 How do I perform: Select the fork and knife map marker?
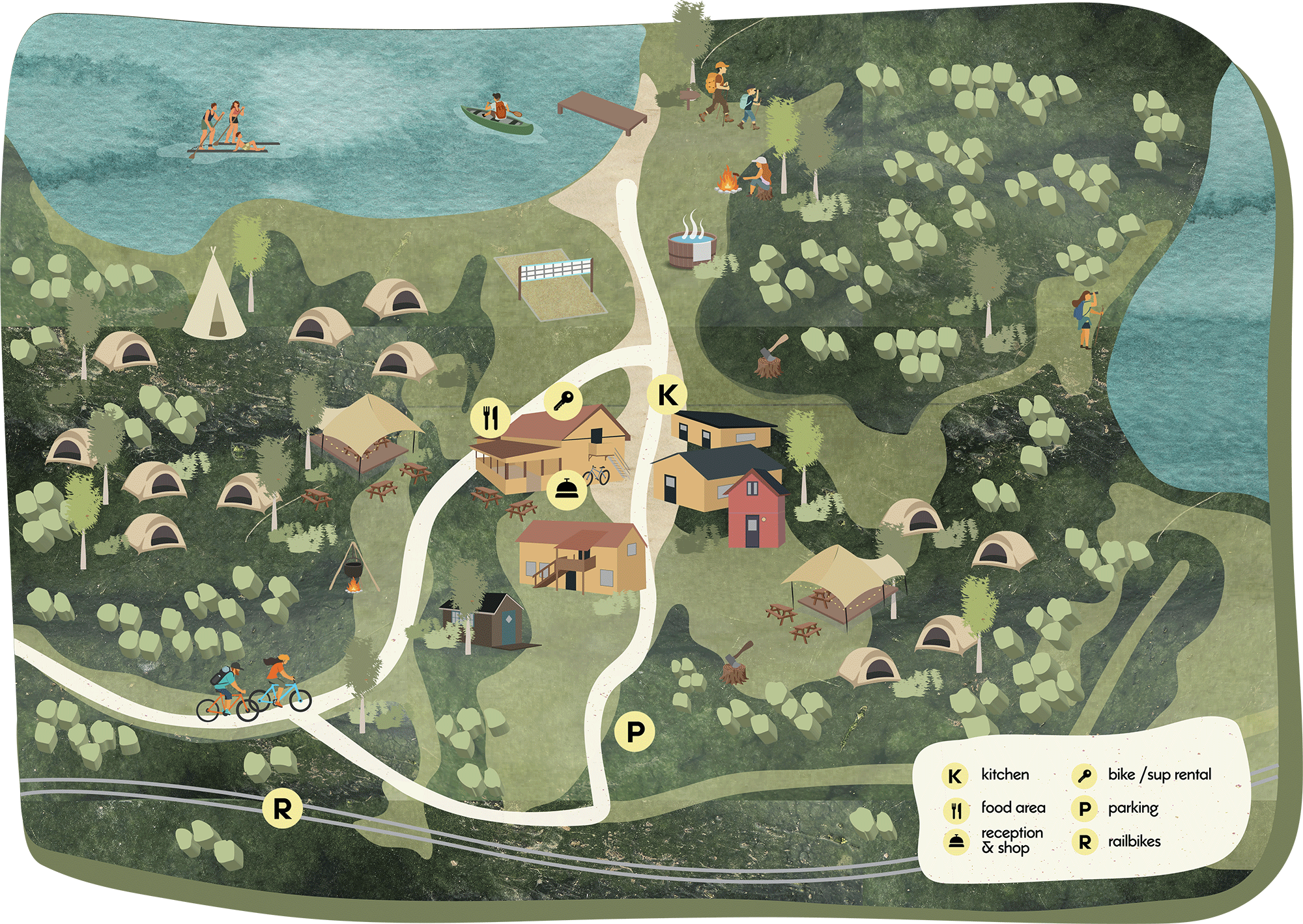pyautogui.click(x=491, y=418)
